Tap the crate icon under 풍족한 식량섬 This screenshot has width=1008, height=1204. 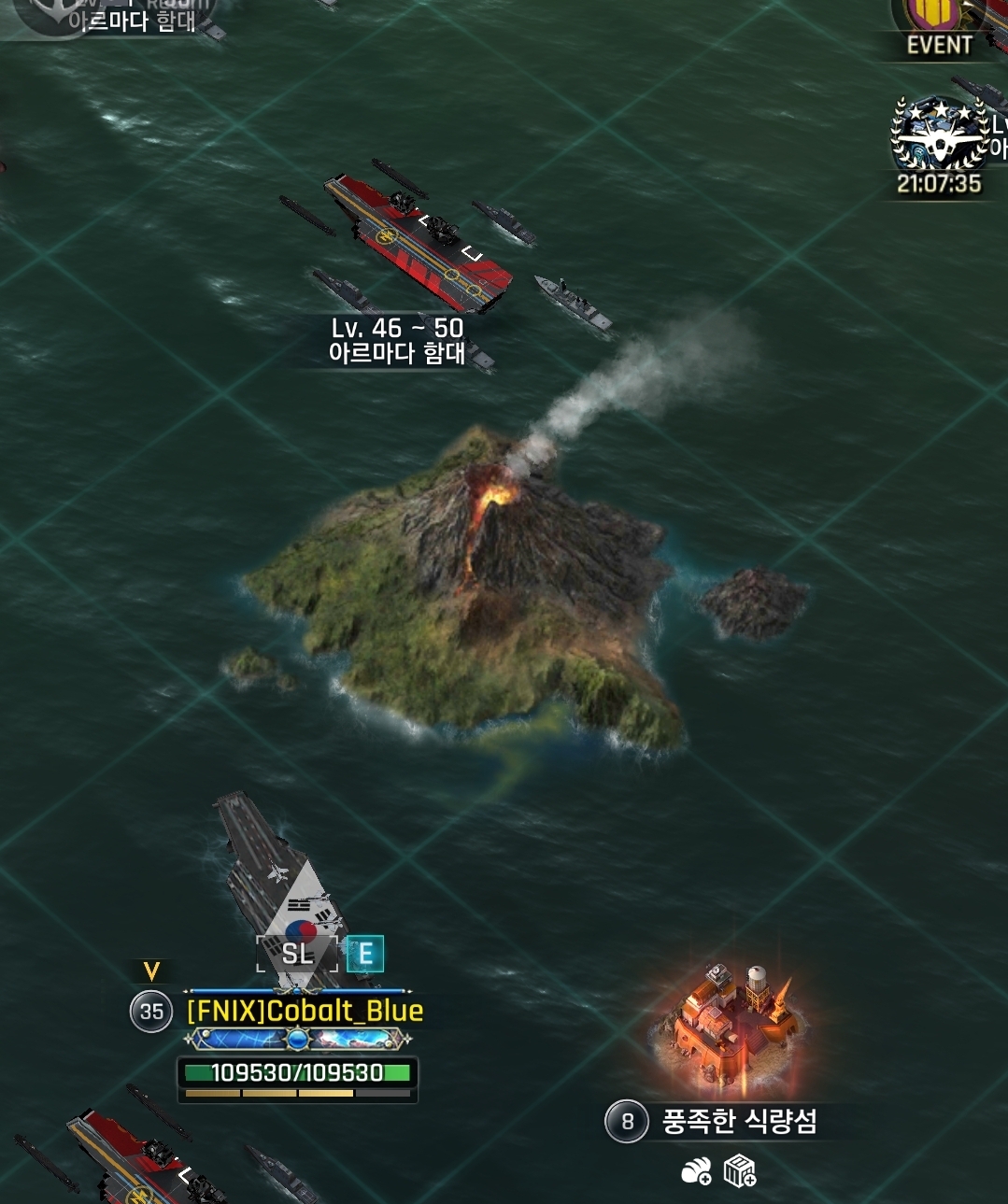[739, 1170]
